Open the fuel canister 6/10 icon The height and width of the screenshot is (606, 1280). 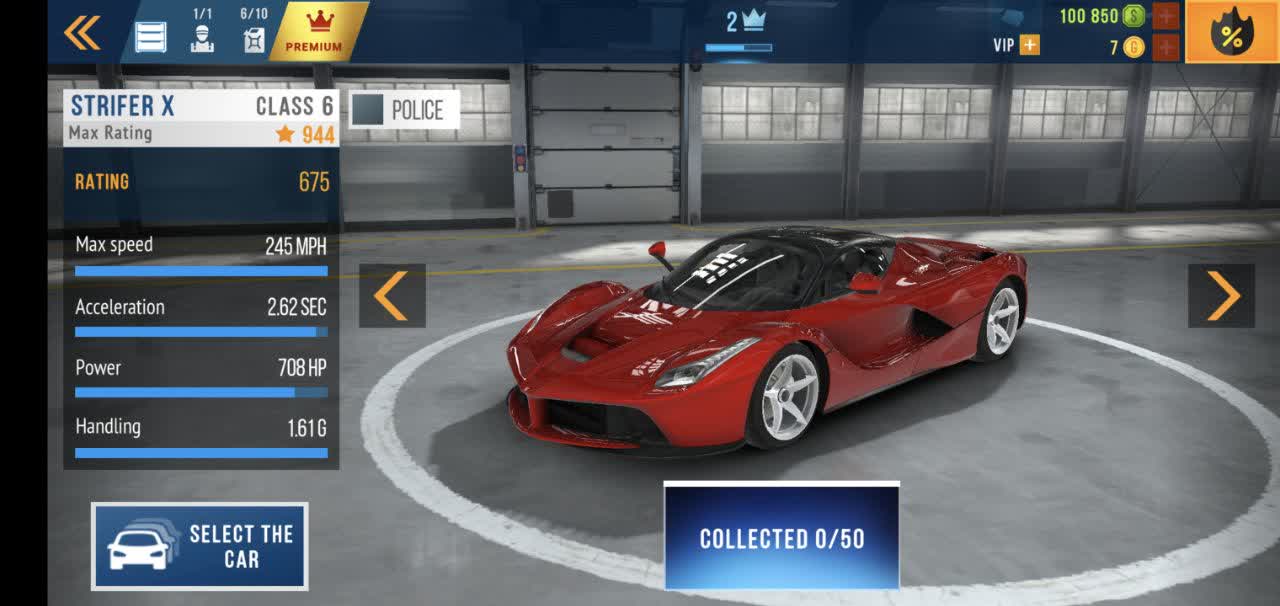[254, 38]
